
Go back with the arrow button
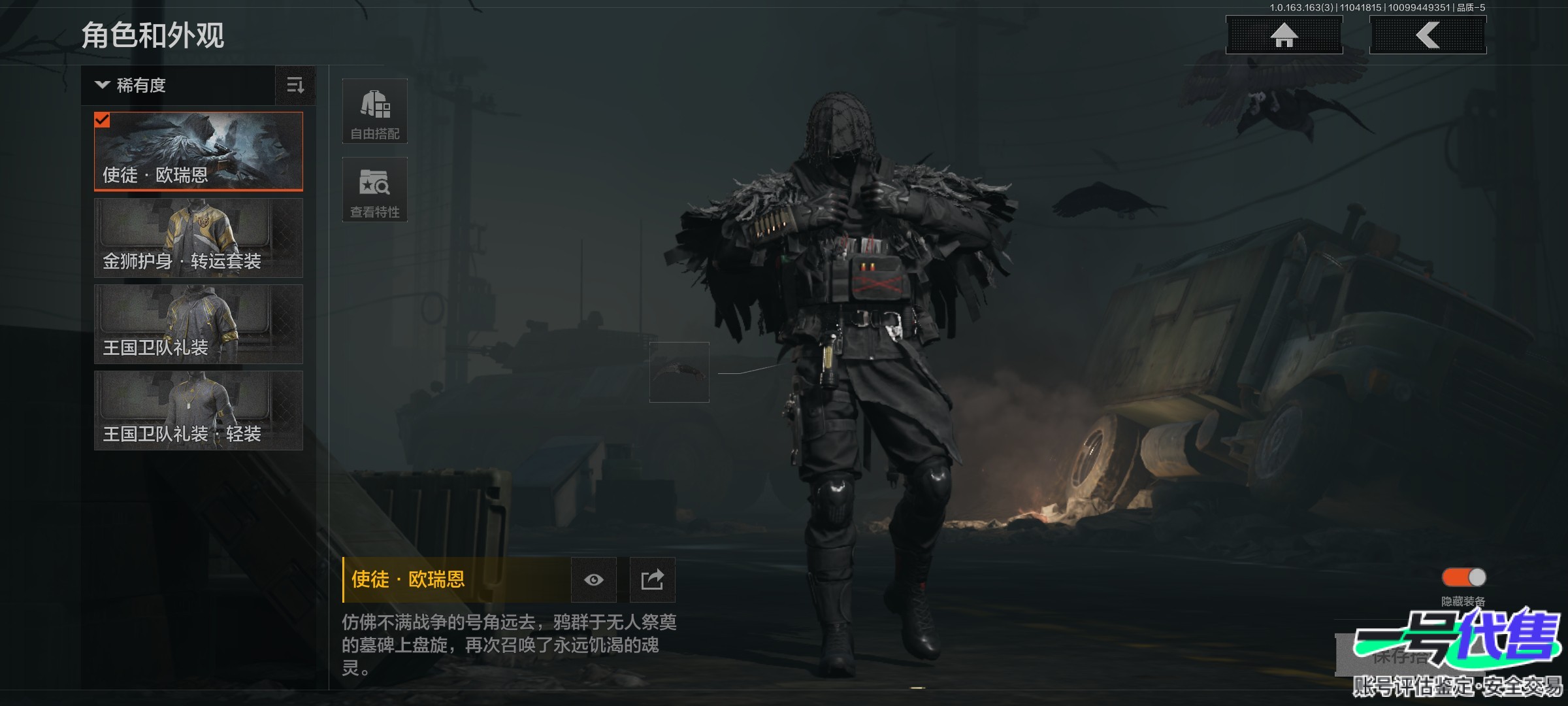click(x=1428, y=35)
